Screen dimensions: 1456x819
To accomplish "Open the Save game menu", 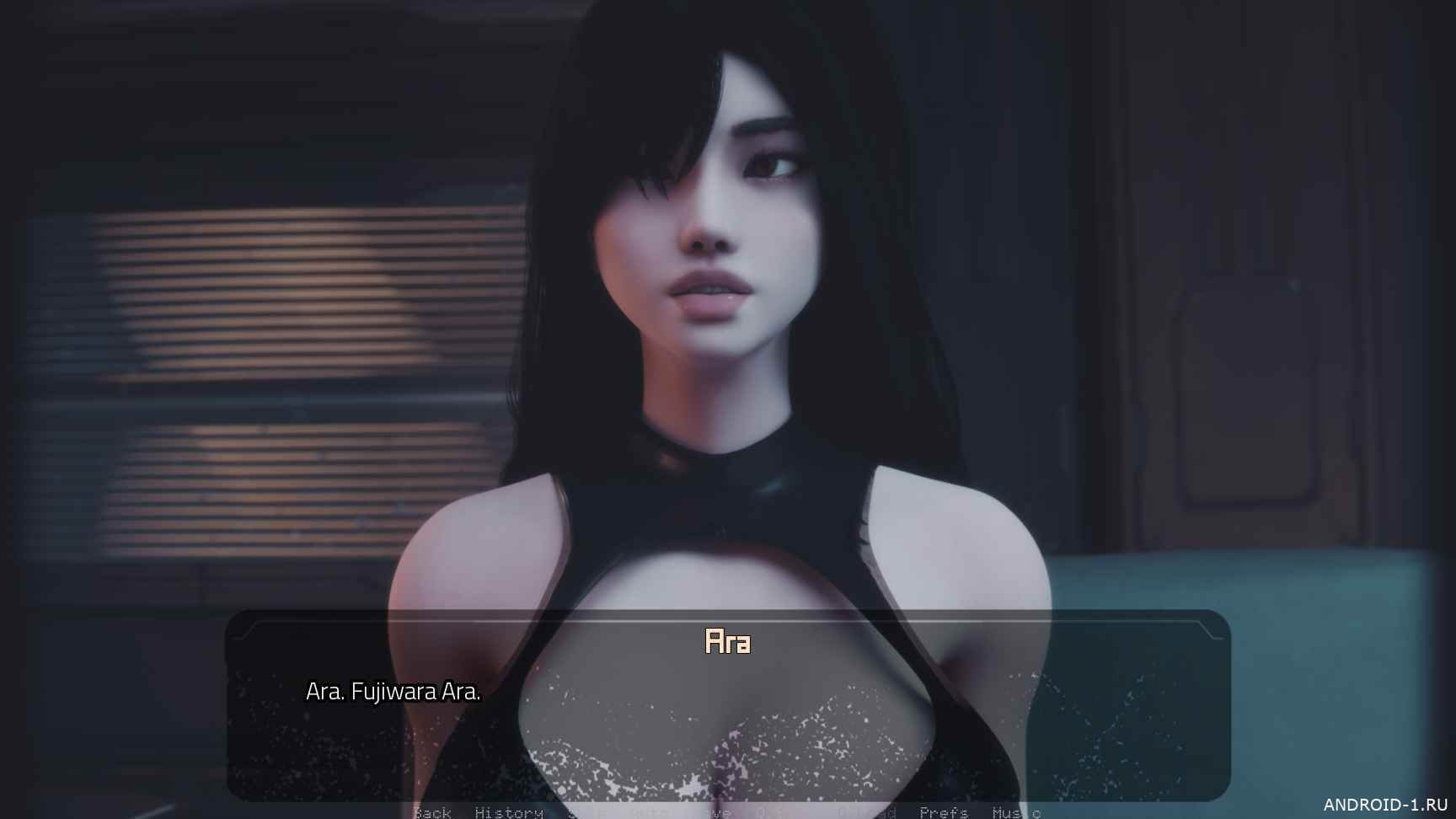I will [718, 812].
